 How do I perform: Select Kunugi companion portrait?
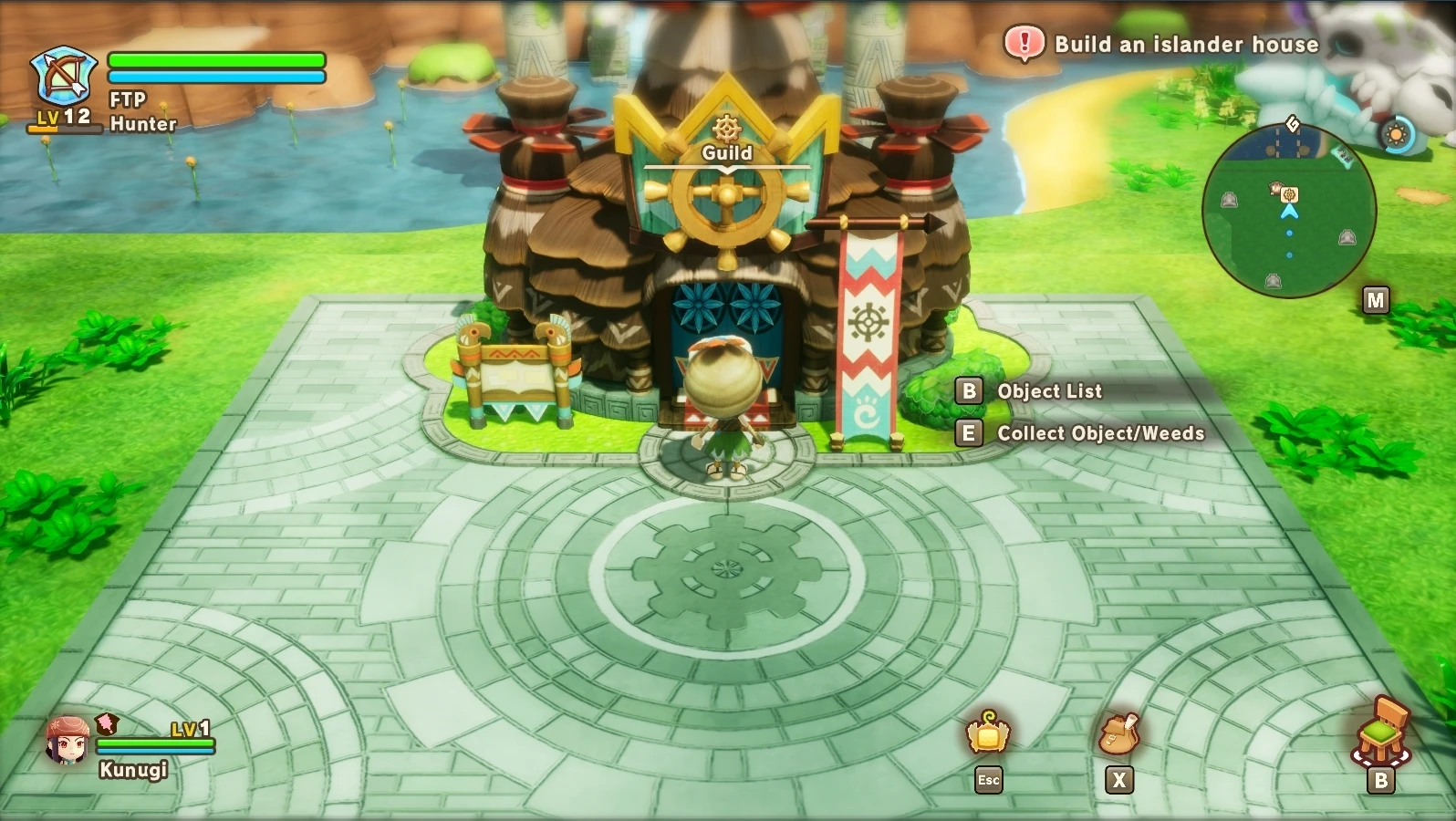(x=68, y=741)
